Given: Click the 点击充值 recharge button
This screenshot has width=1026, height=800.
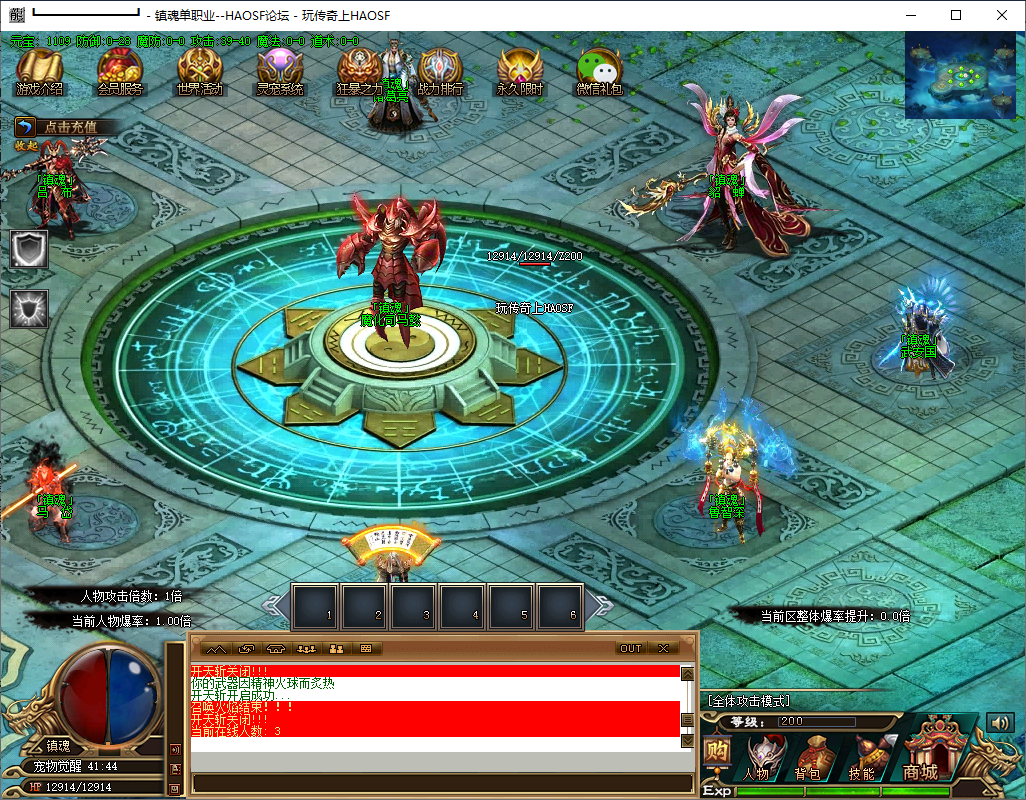Looking at the screenshot, I should point(68,127).
